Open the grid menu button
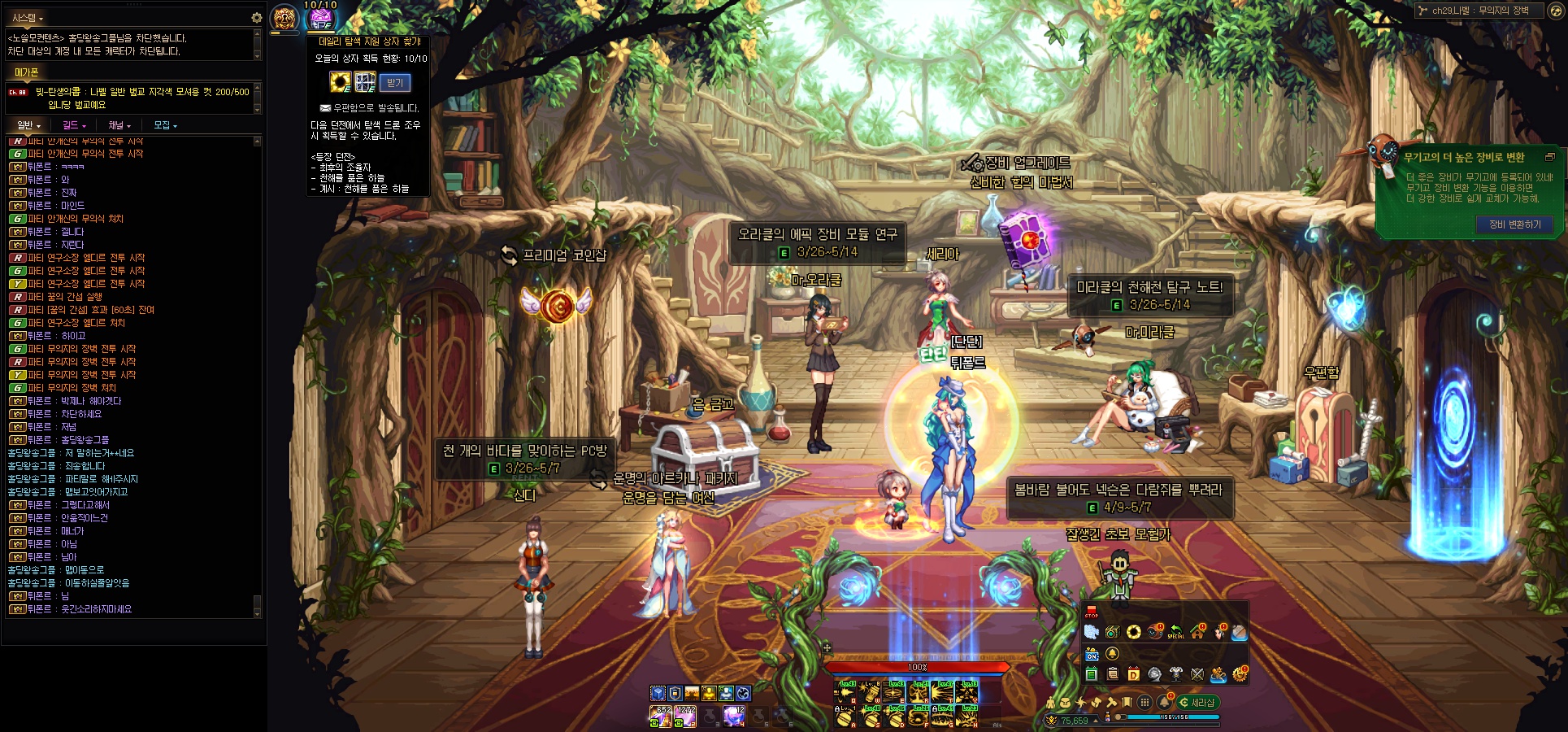Viewport: 1568px width, 732px height. coord(1145,702)
